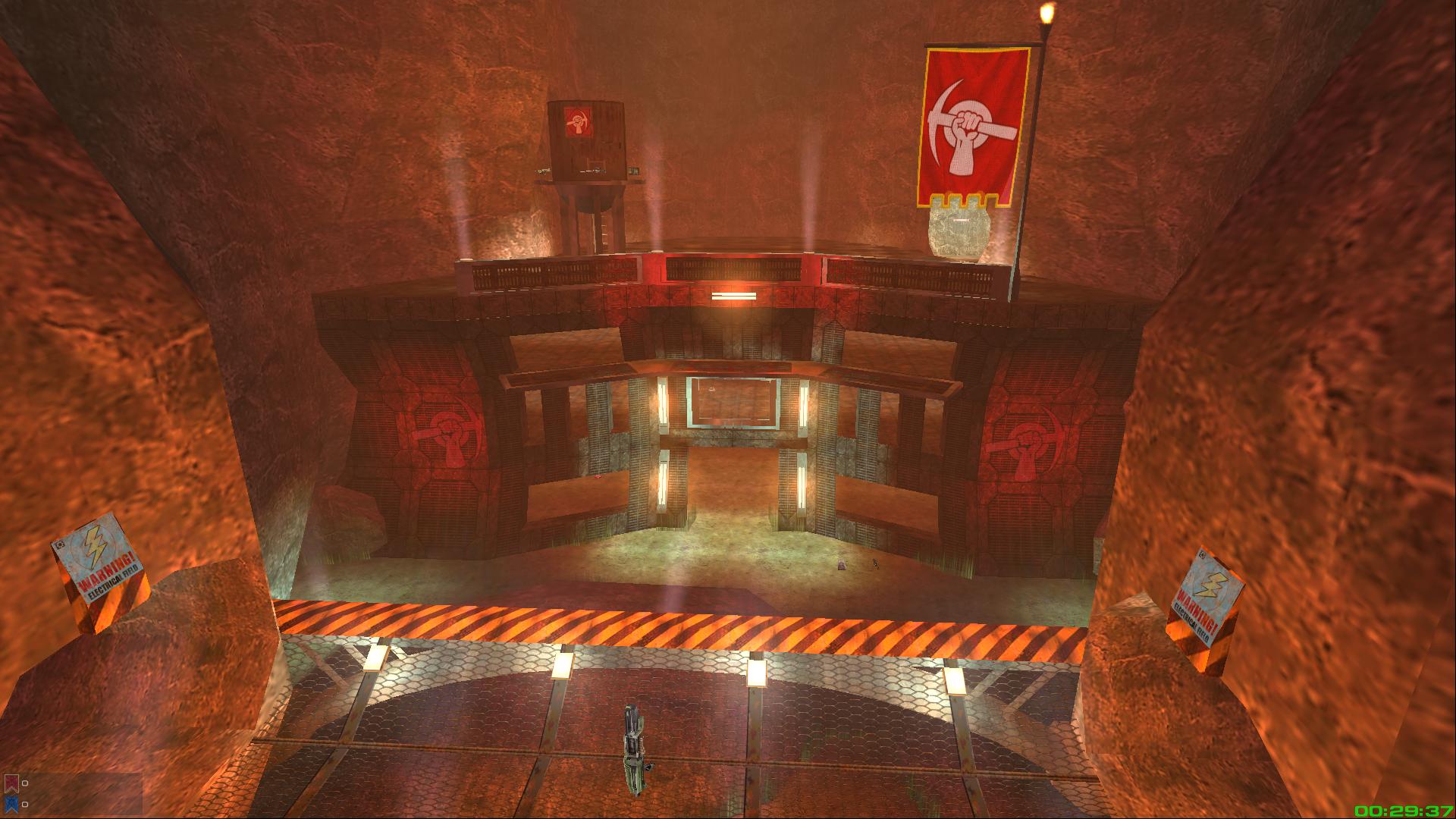Click the red team flag icon
This screenshot has height=819, width=1456.
point(11,783)
